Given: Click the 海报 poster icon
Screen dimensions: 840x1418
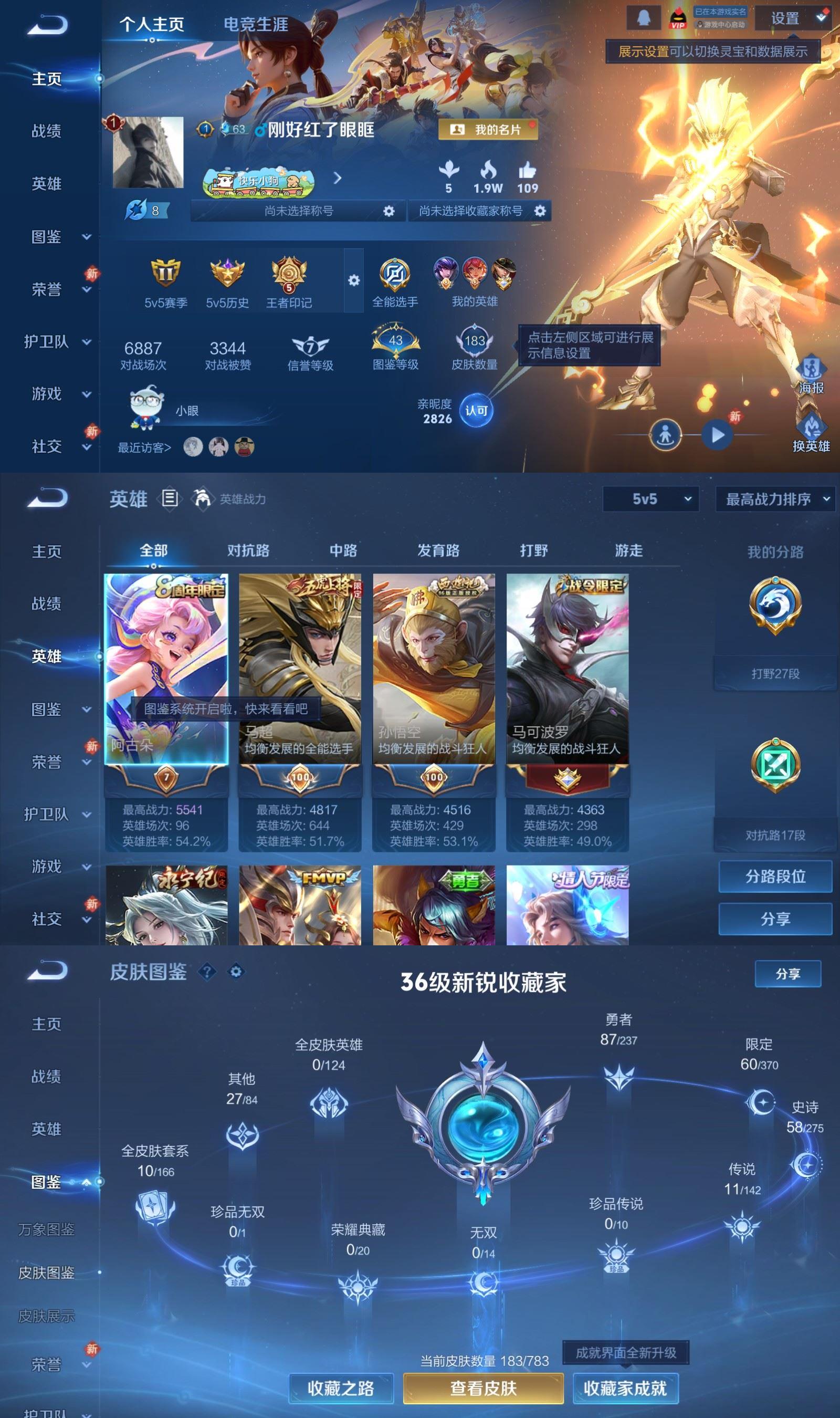Looking at the screenshot, I should [x=811, y=369].
